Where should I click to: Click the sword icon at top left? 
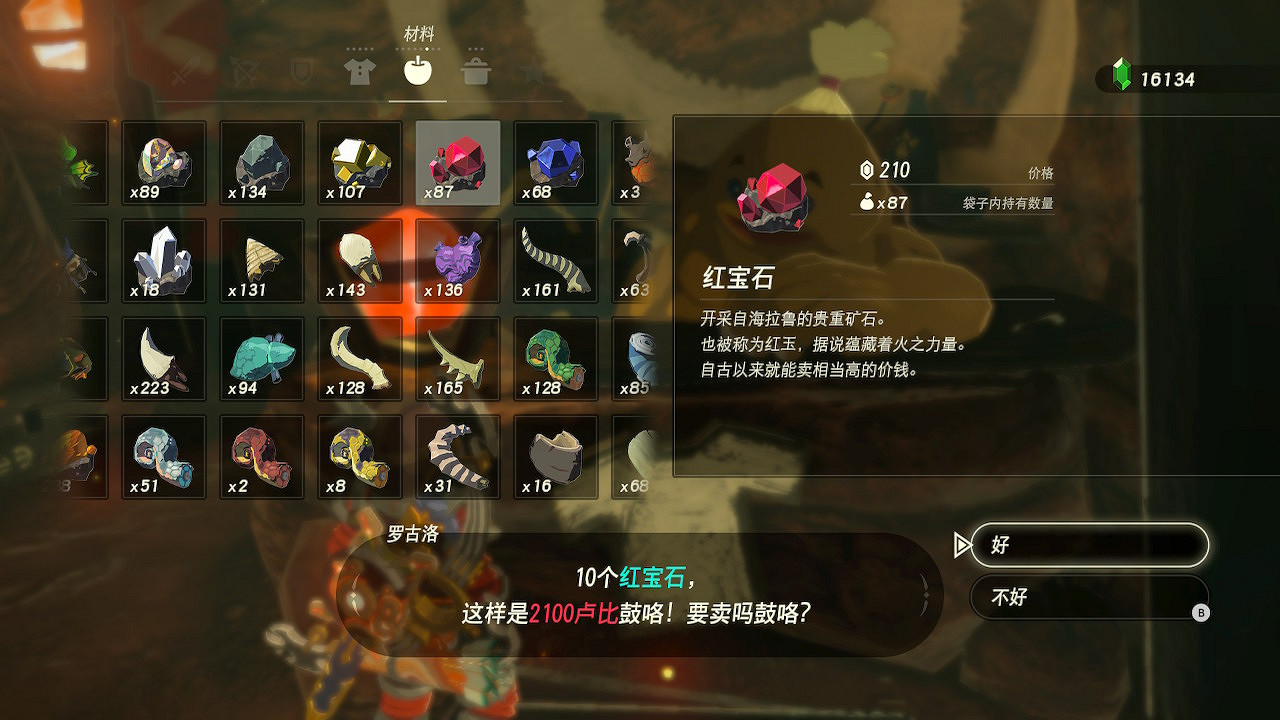(x=182, y=71)
